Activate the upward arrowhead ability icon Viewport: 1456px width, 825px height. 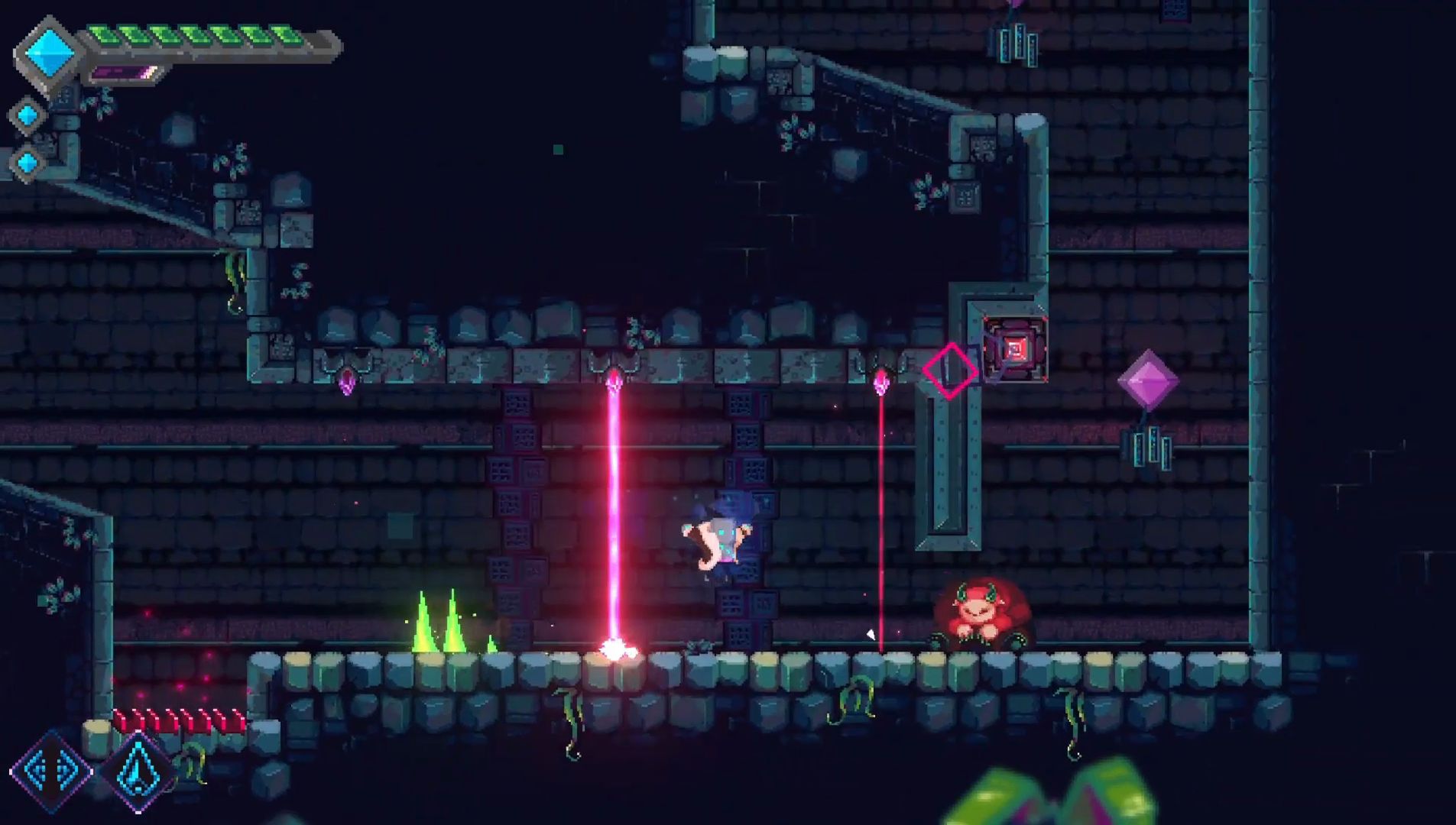point(138,771)
